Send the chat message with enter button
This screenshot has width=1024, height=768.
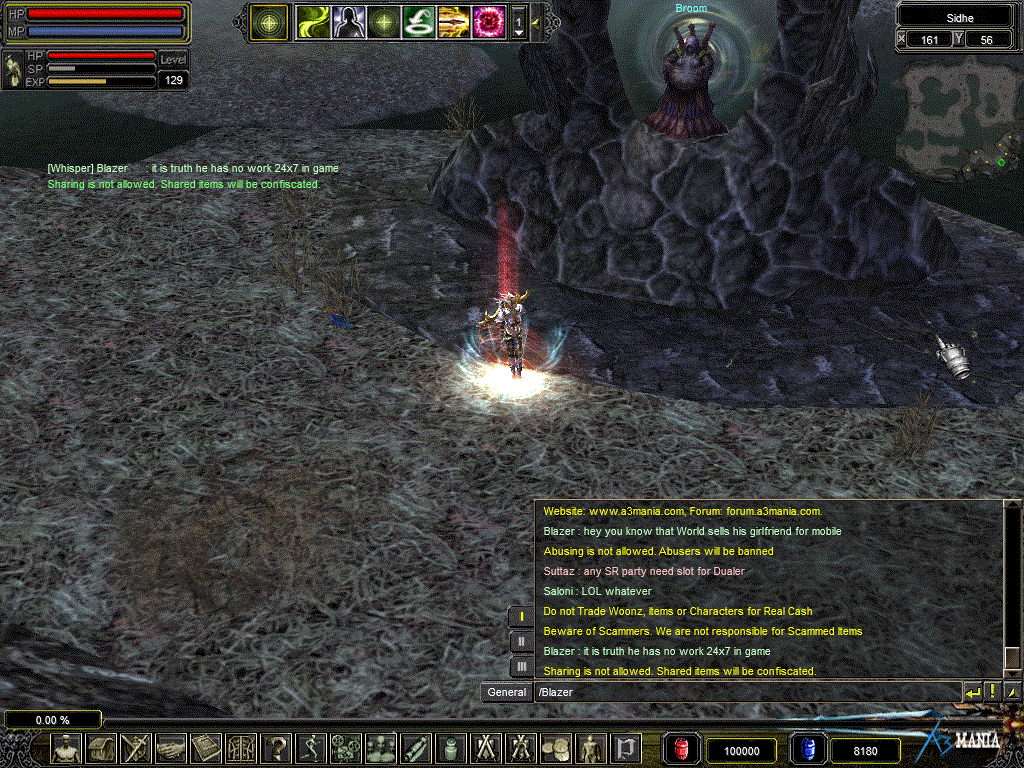tap(972, 691)
